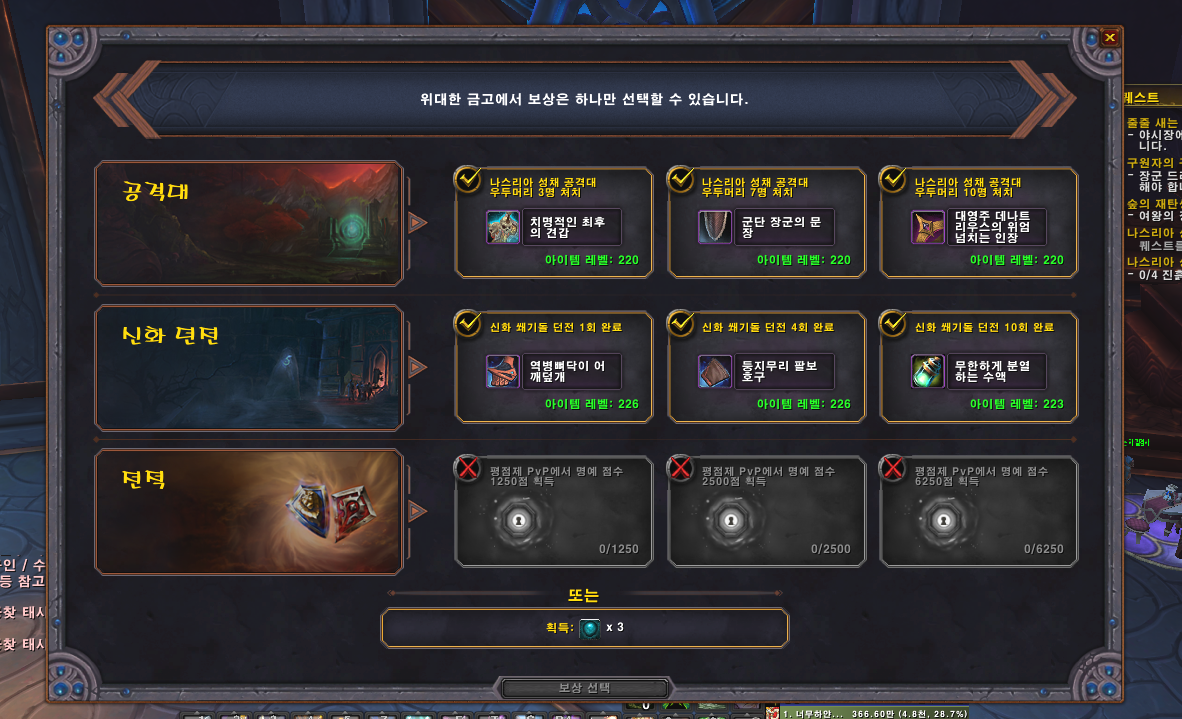Choose the 둥지무리 팔보호구 reward
The image size is (1182, 719).
coord(766,371)
